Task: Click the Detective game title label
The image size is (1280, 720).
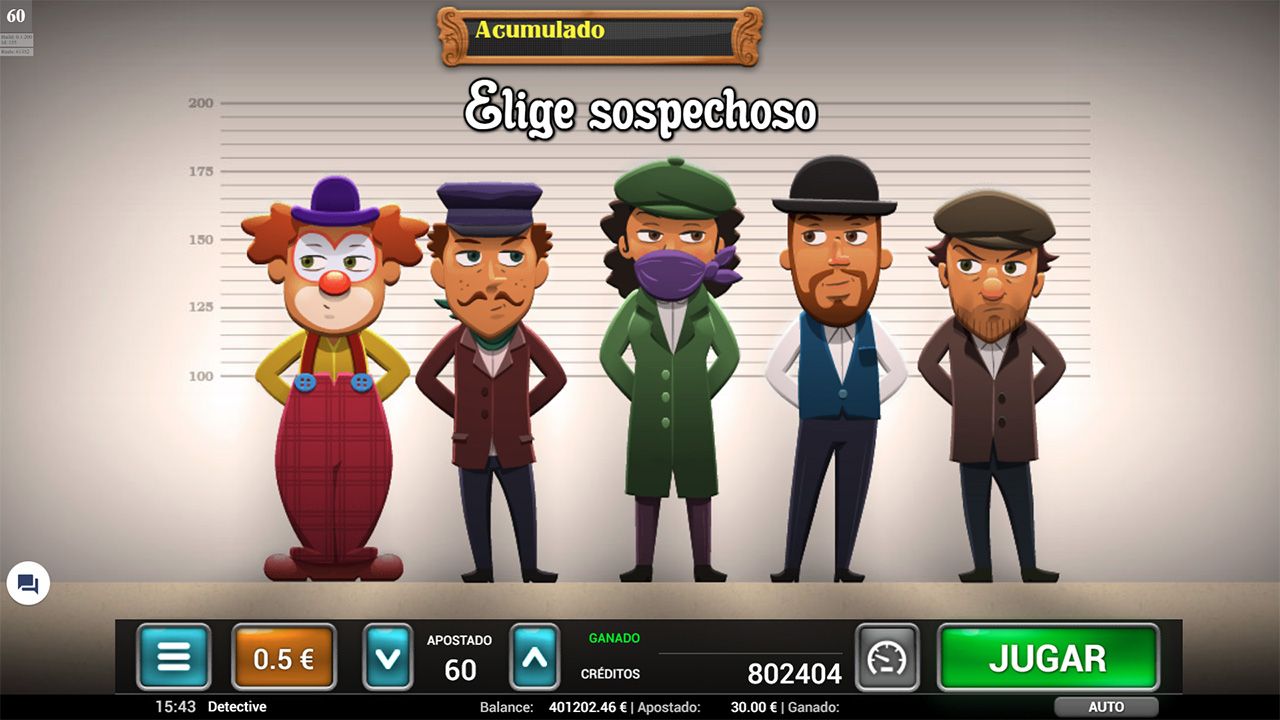Action: [x=239, y=707]
